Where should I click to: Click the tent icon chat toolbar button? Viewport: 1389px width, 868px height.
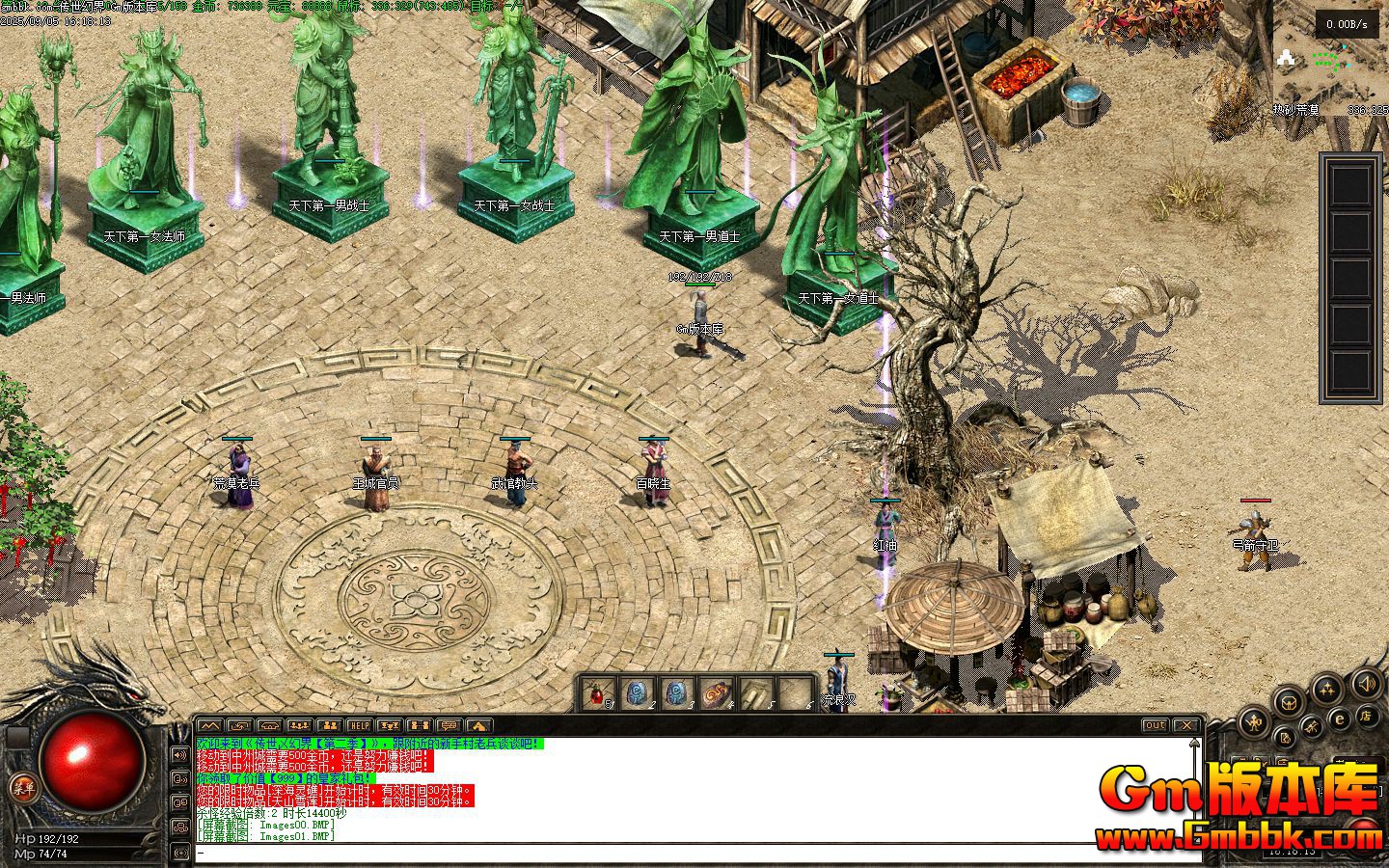pos(479,725)
